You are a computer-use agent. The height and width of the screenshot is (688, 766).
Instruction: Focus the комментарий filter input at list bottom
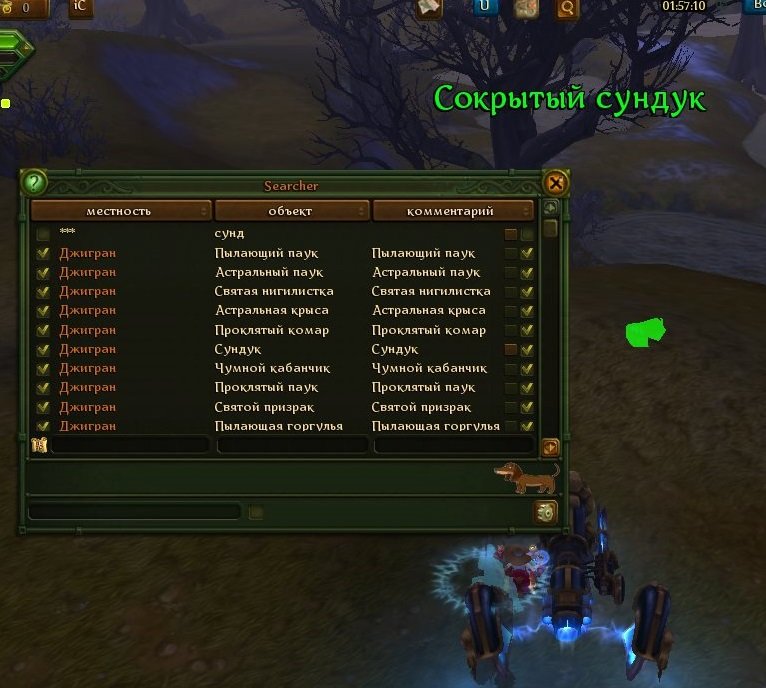[x=453, y=446]
